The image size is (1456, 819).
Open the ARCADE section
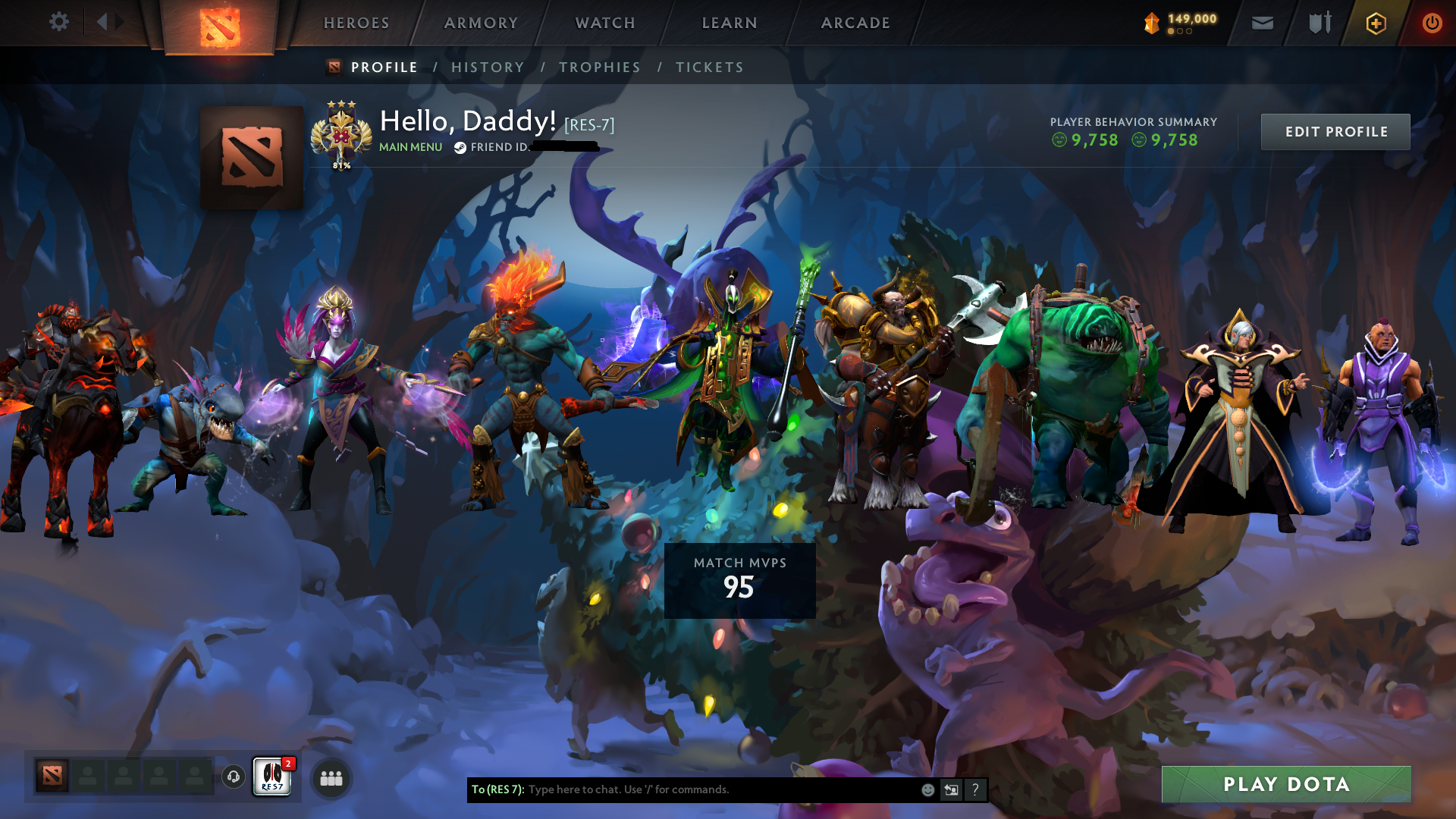pyautogui.click(x=855, y=23)
